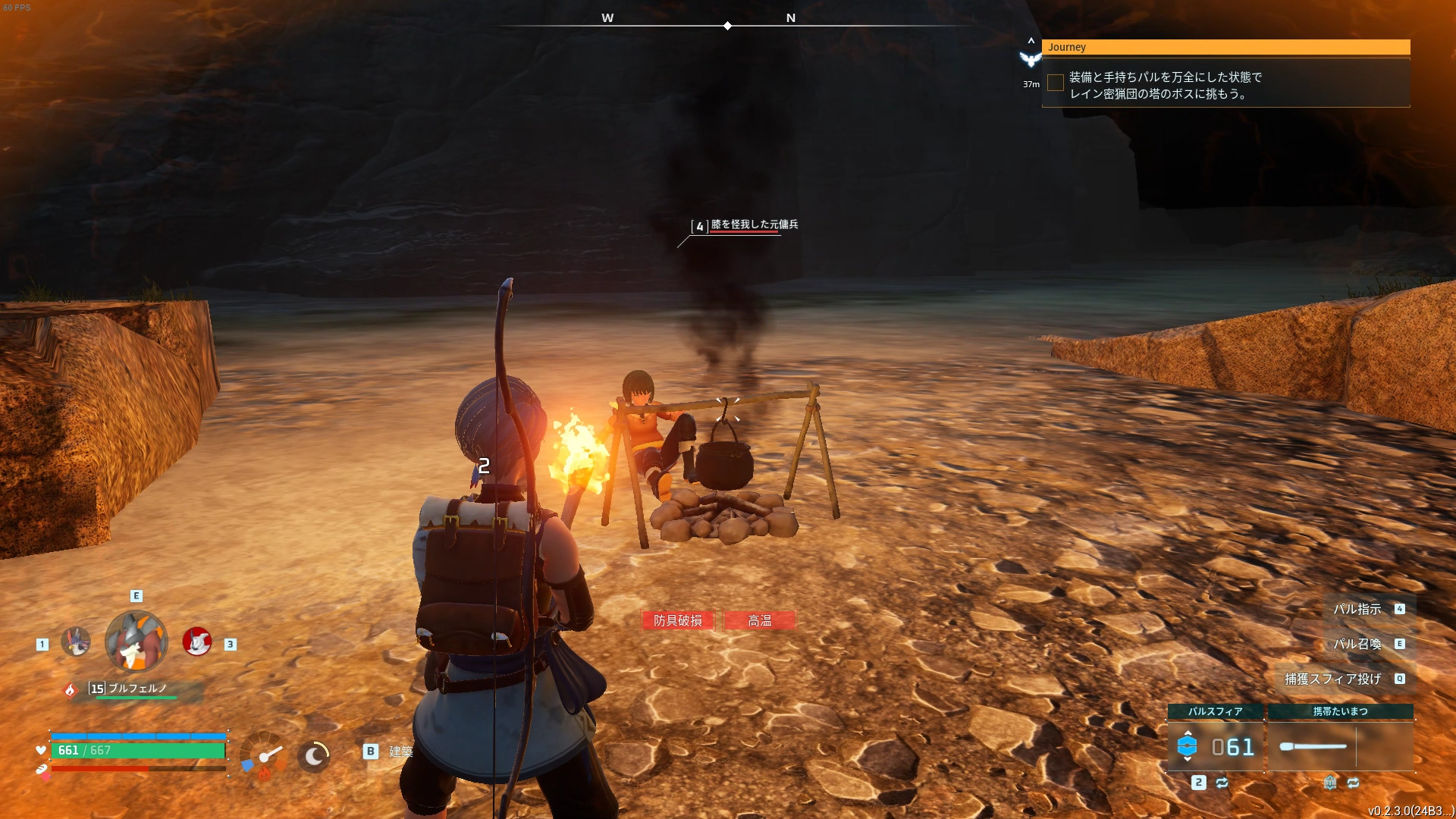Click the quest direction wing marker

coord(1030,58)
